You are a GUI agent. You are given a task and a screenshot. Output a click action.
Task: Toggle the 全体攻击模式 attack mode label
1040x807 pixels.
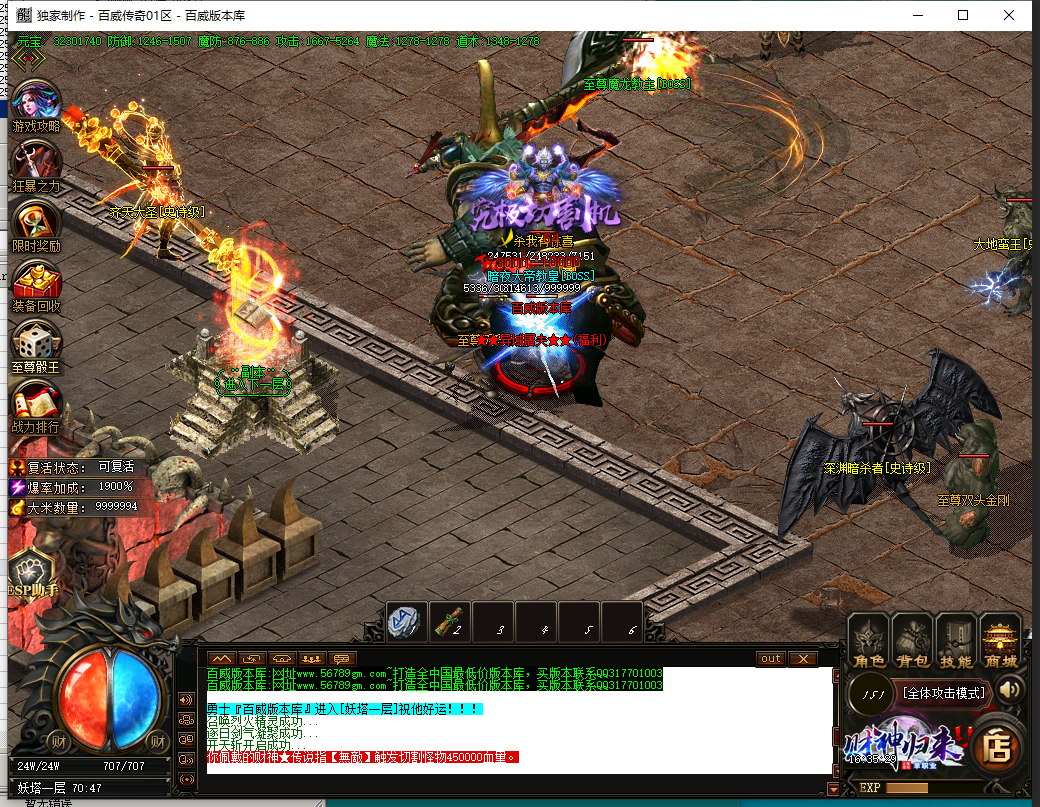pos(944,692)
